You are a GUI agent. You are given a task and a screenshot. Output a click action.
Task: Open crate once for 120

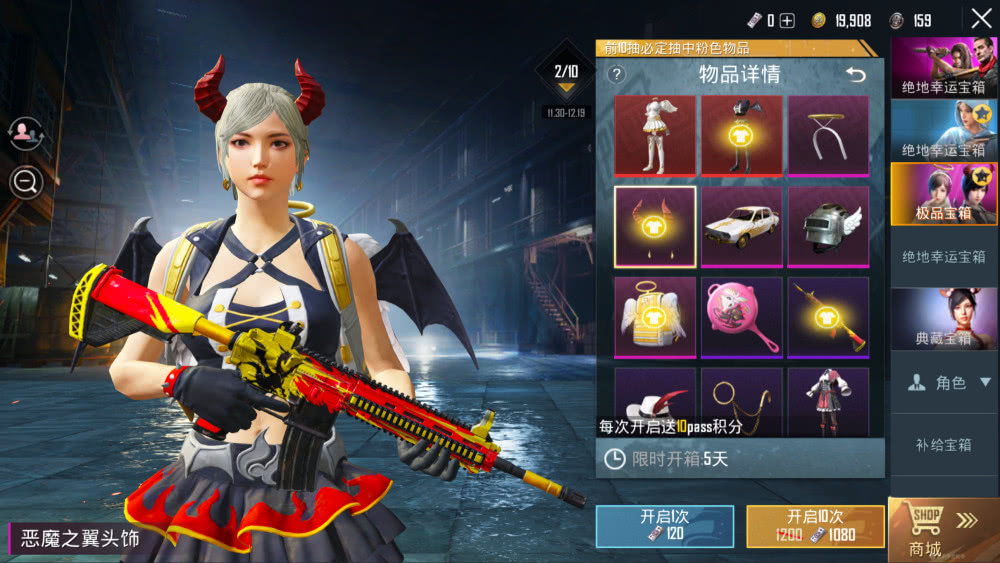(664, 526)
